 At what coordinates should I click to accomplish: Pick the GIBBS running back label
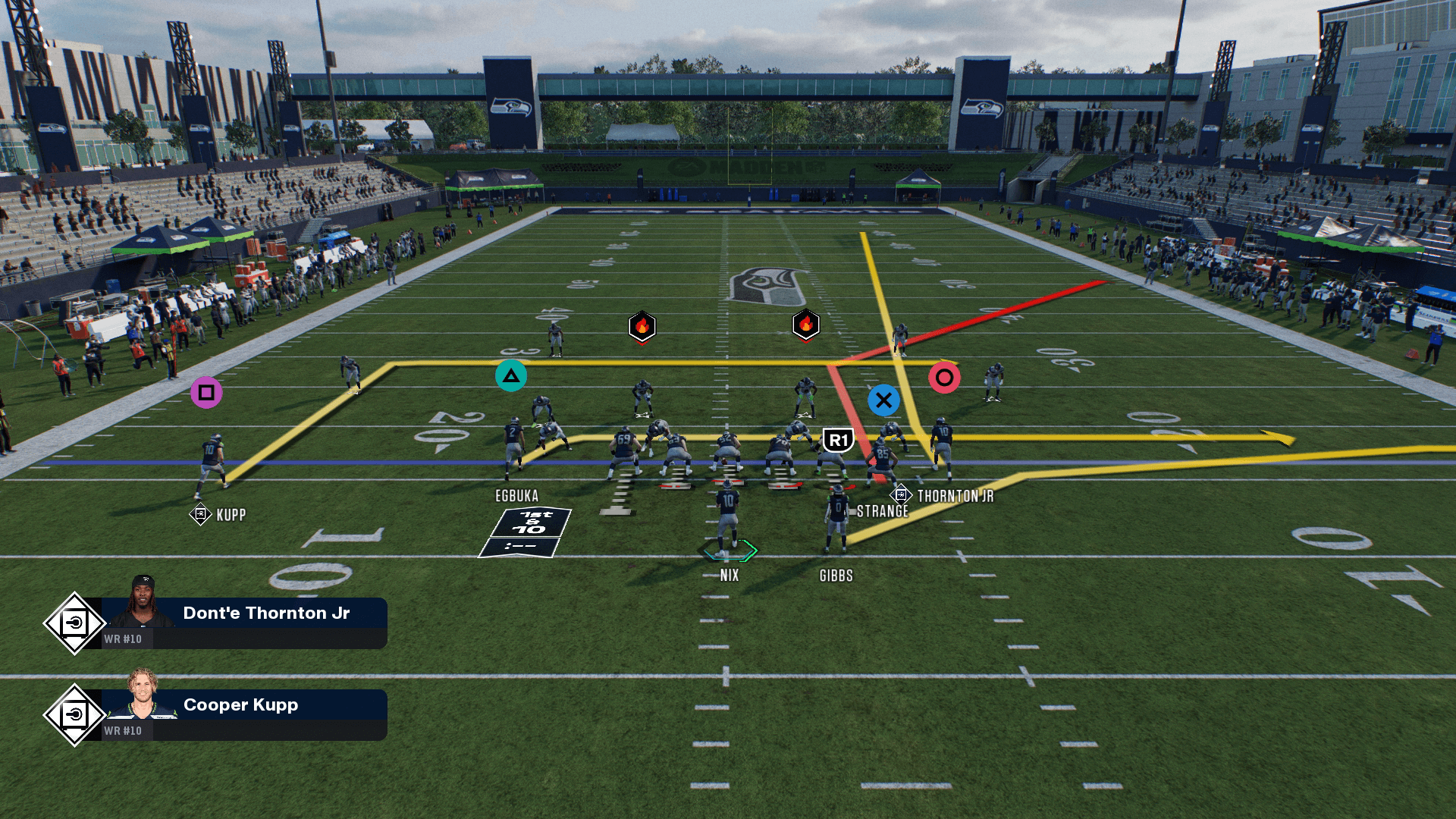836,576
